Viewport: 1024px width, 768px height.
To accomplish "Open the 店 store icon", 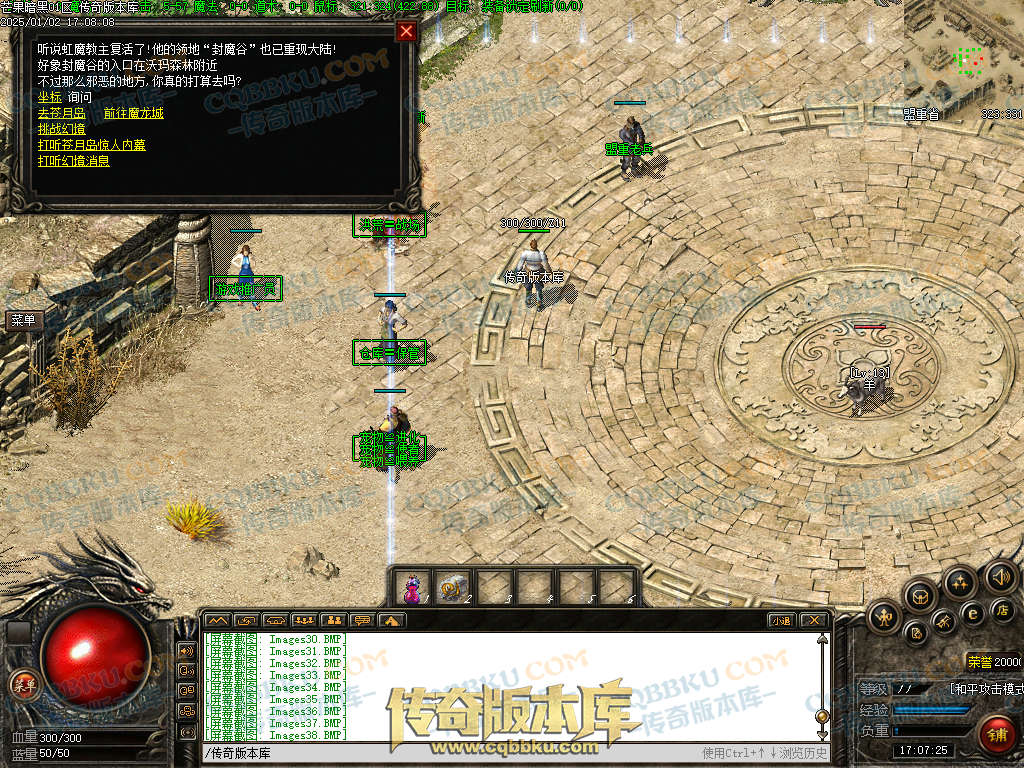I will pyautogui.click(x=1003, y=609).
